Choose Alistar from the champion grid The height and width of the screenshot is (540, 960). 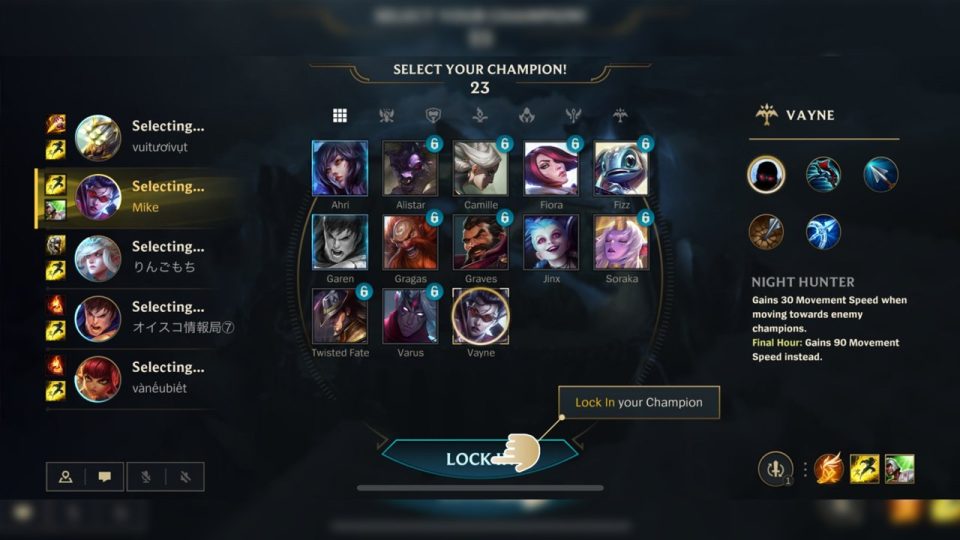pyautogui.click(x=410, y=168)
